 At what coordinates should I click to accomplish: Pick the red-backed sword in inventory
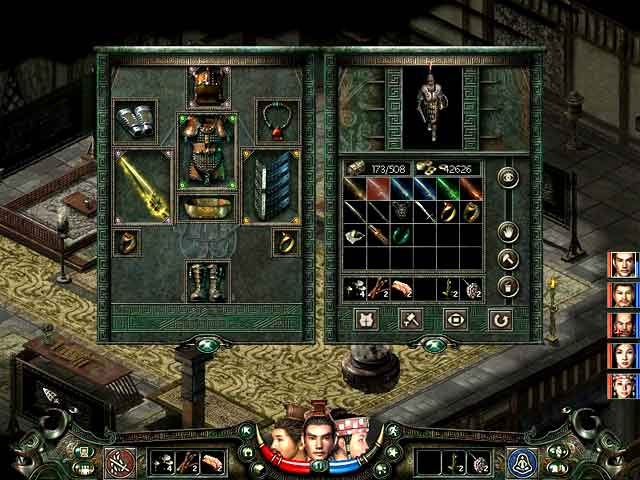[x=378, y=188]
